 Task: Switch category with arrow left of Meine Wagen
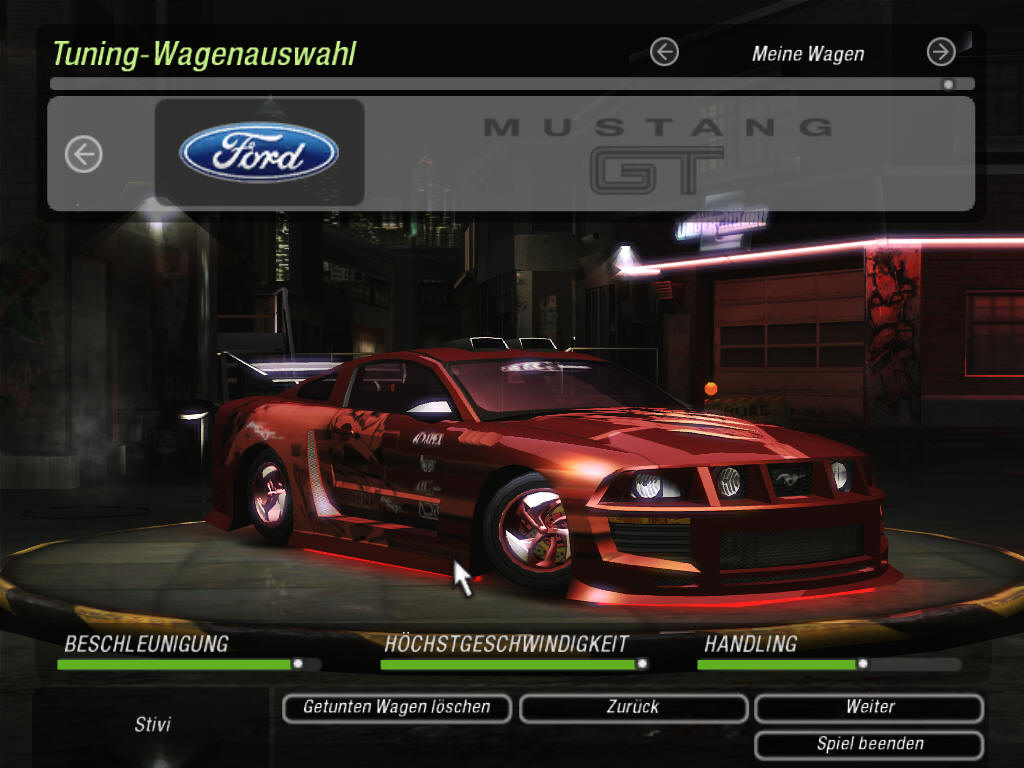coord(664,52)
